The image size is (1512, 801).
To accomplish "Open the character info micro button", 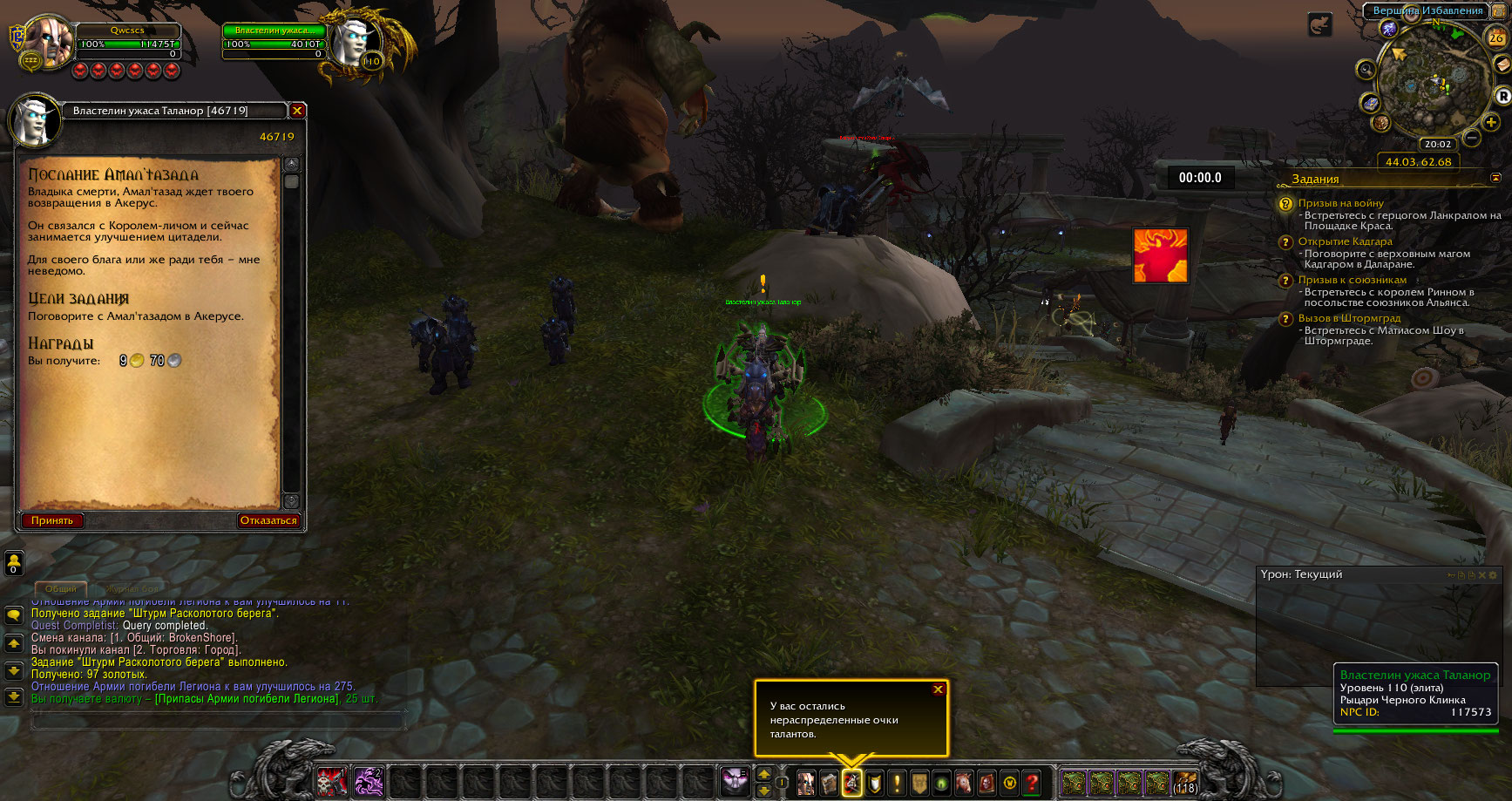I will tap(806, 783).
